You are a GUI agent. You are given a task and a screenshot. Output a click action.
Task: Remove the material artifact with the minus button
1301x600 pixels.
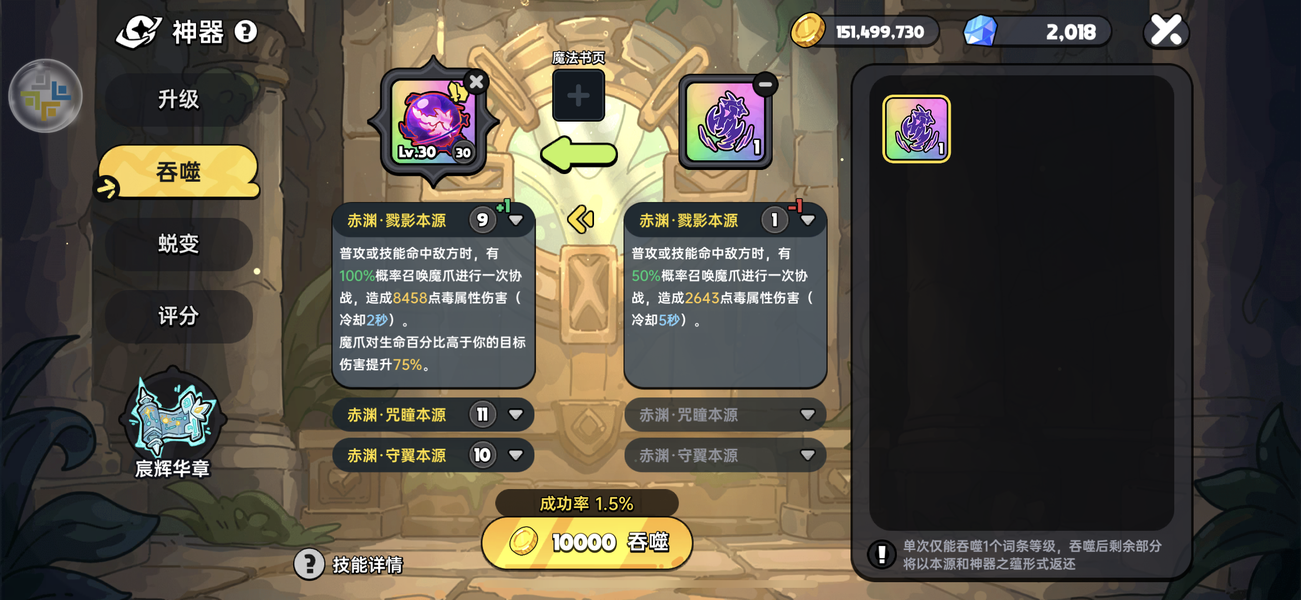(x=765, y=84)
